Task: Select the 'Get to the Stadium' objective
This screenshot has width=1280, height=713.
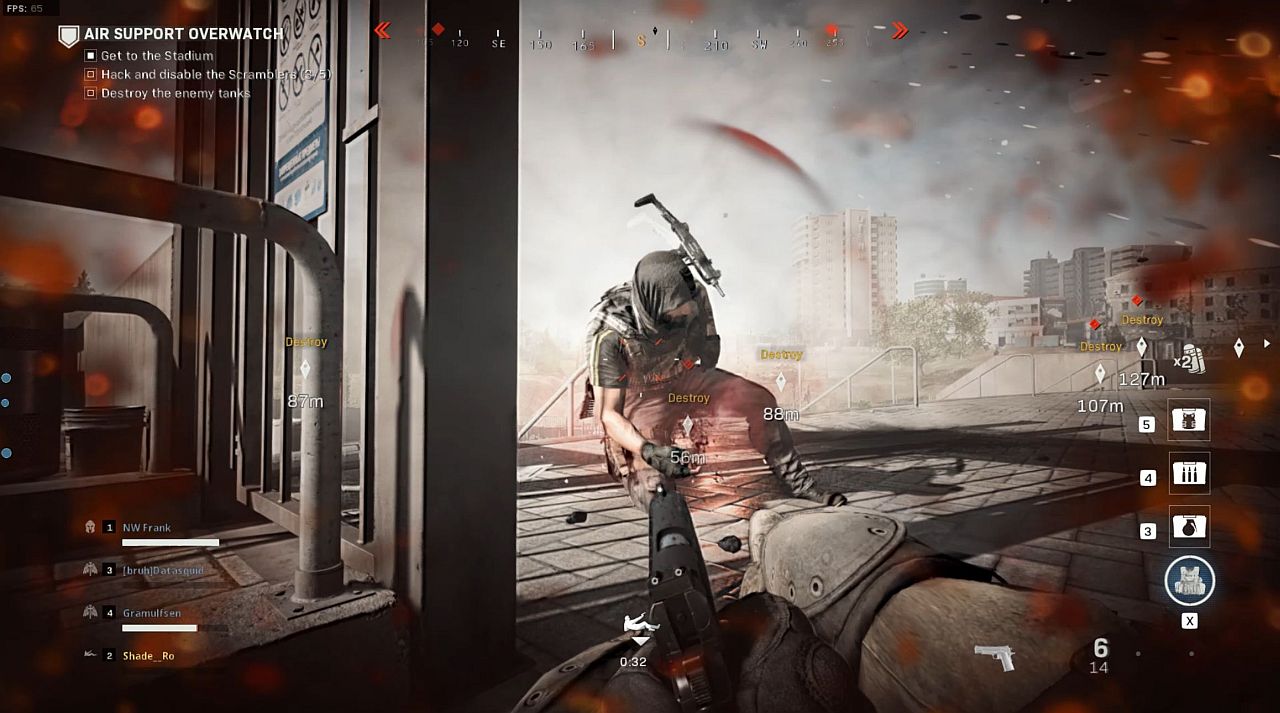Action: coord(157,56)
